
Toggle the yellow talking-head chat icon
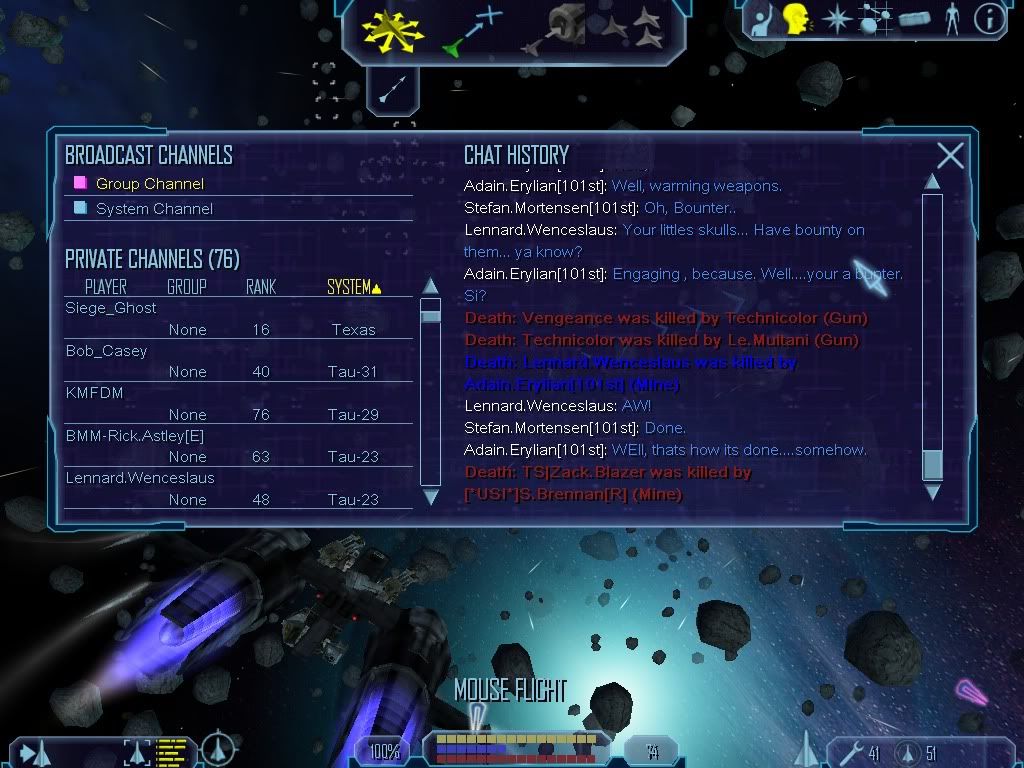796,18
